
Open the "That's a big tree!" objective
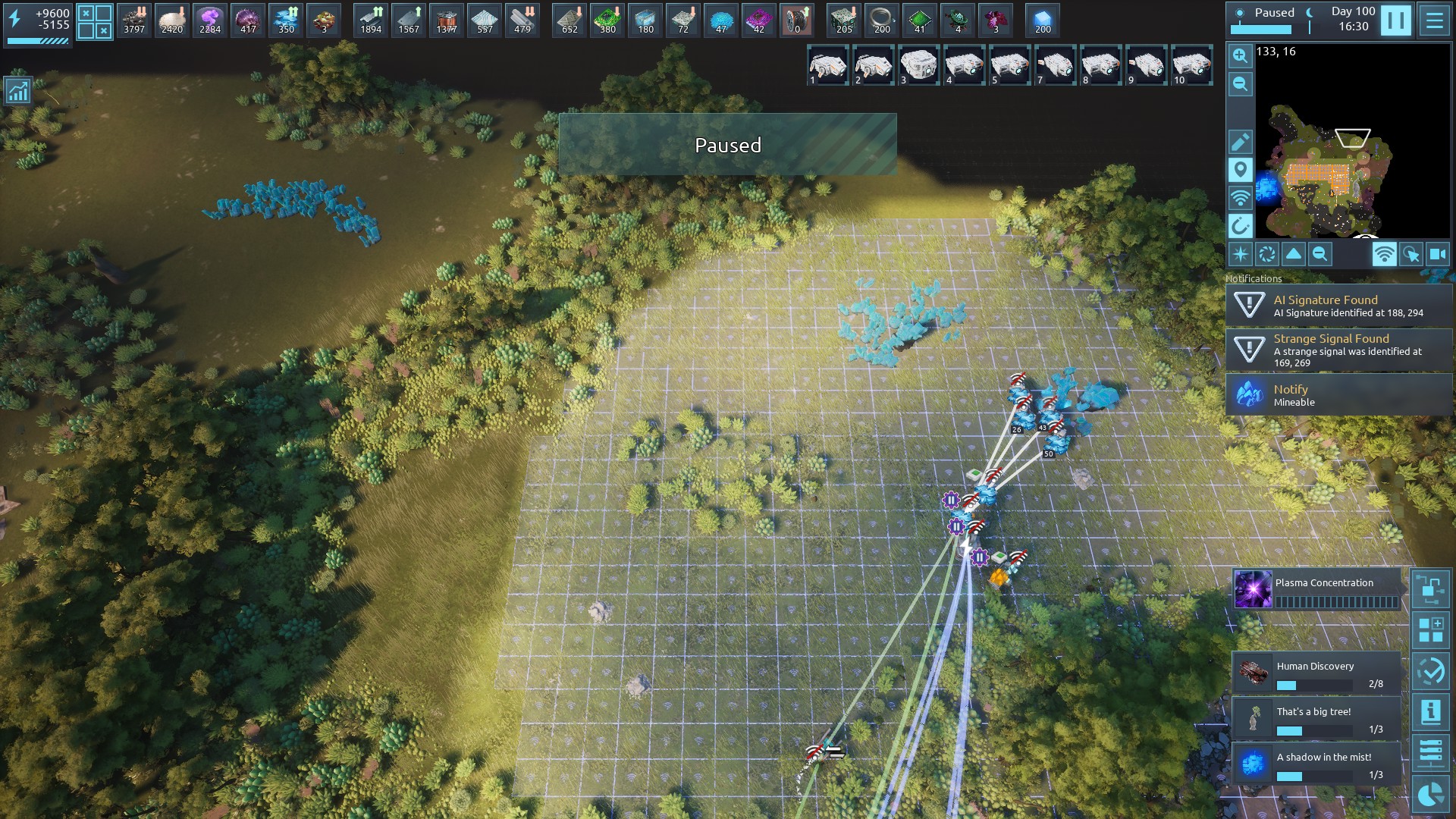click(x=1317, y=719)
